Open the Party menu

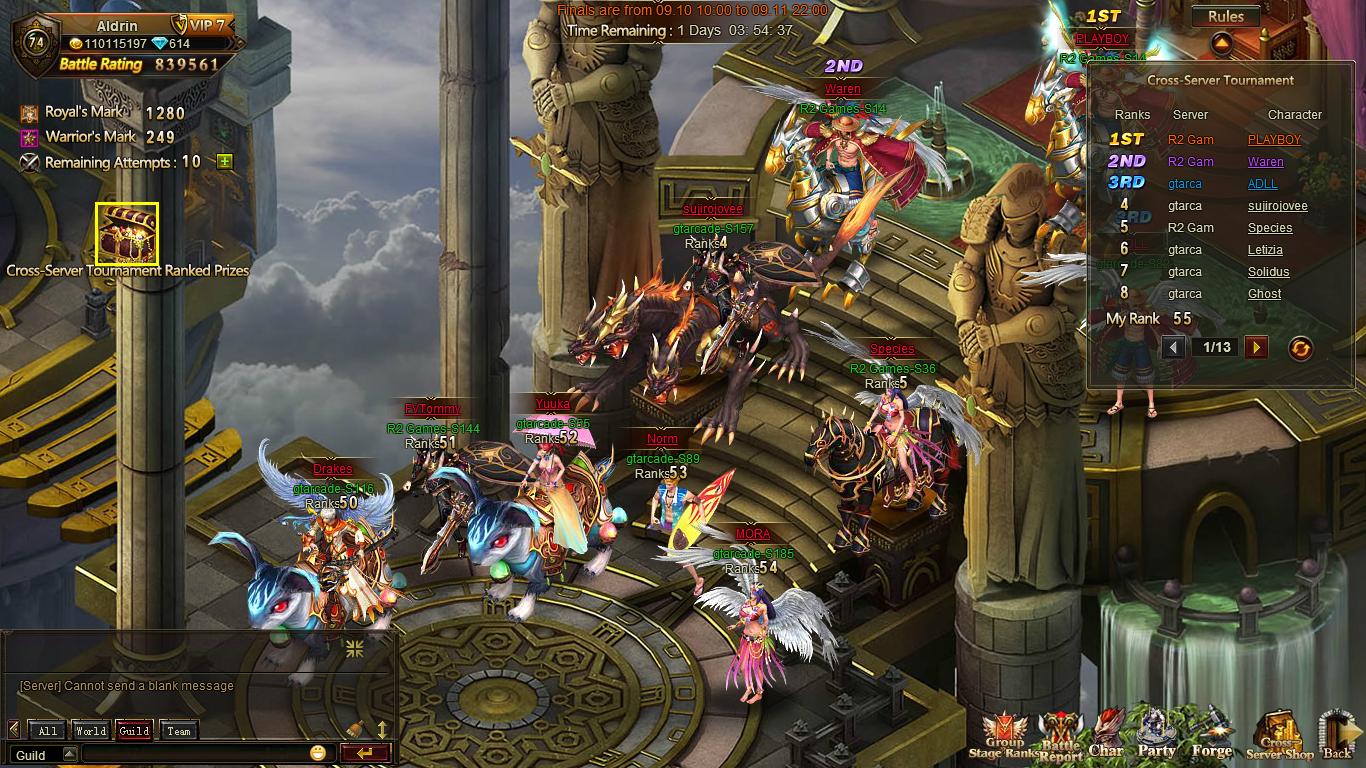[1156, 735]
